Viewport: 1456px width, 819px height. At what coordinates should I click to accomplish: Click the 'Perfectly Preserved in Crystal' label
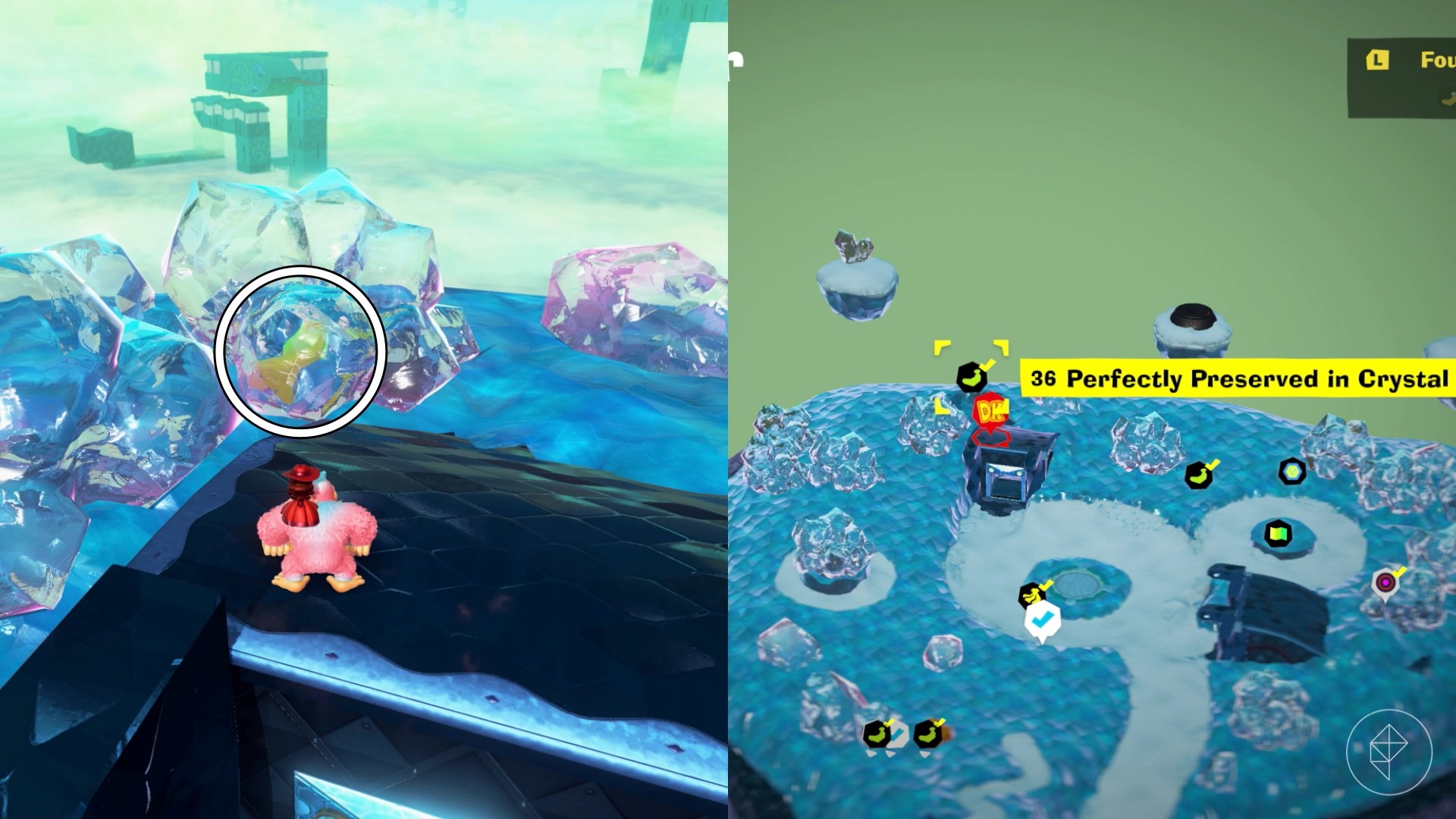[1238, 378]
